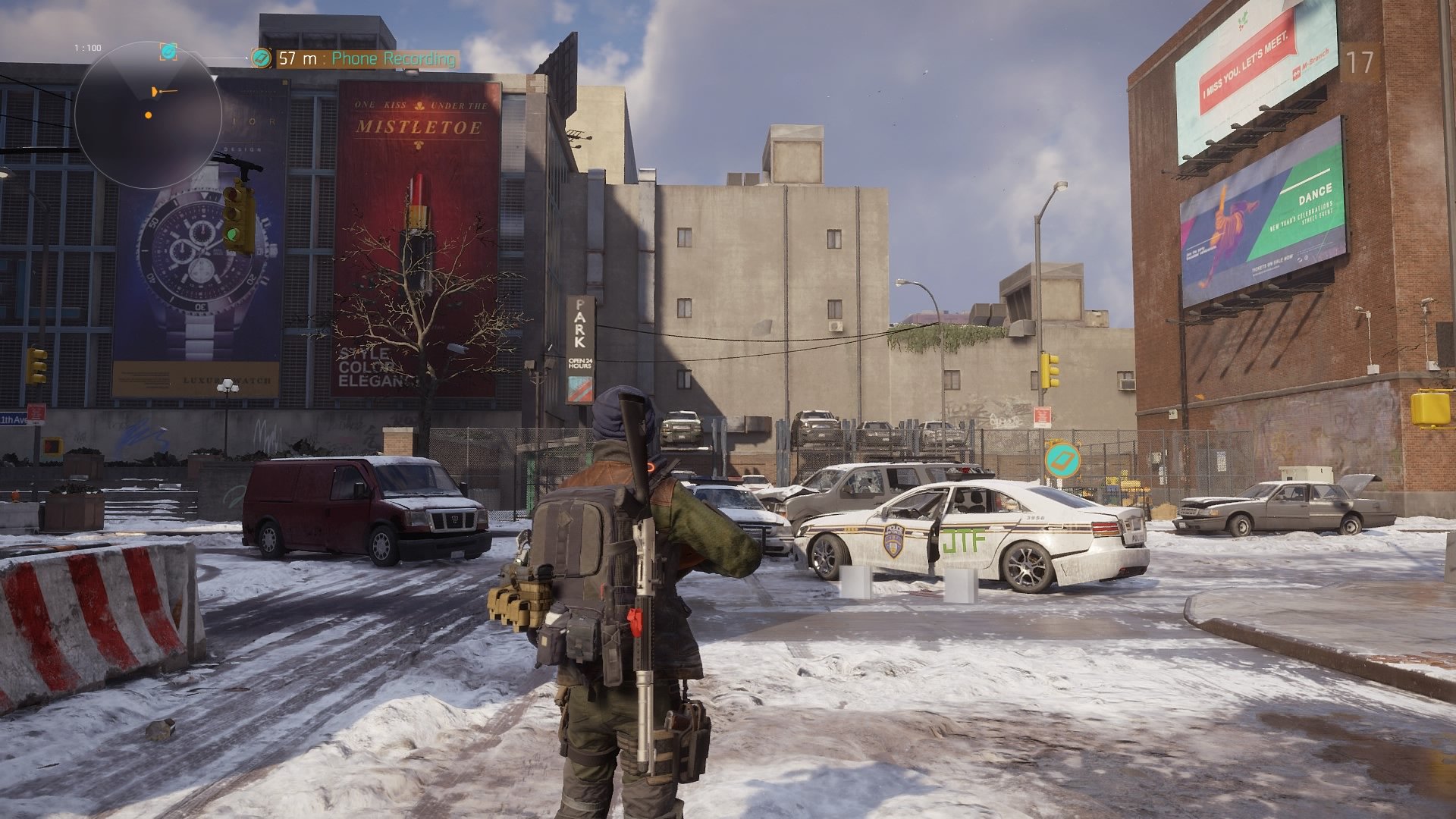The width and height of the screenshot is (1456, 819).
Task: Click the teal phone recording waypoint marker
Action: pos(1062,460)
